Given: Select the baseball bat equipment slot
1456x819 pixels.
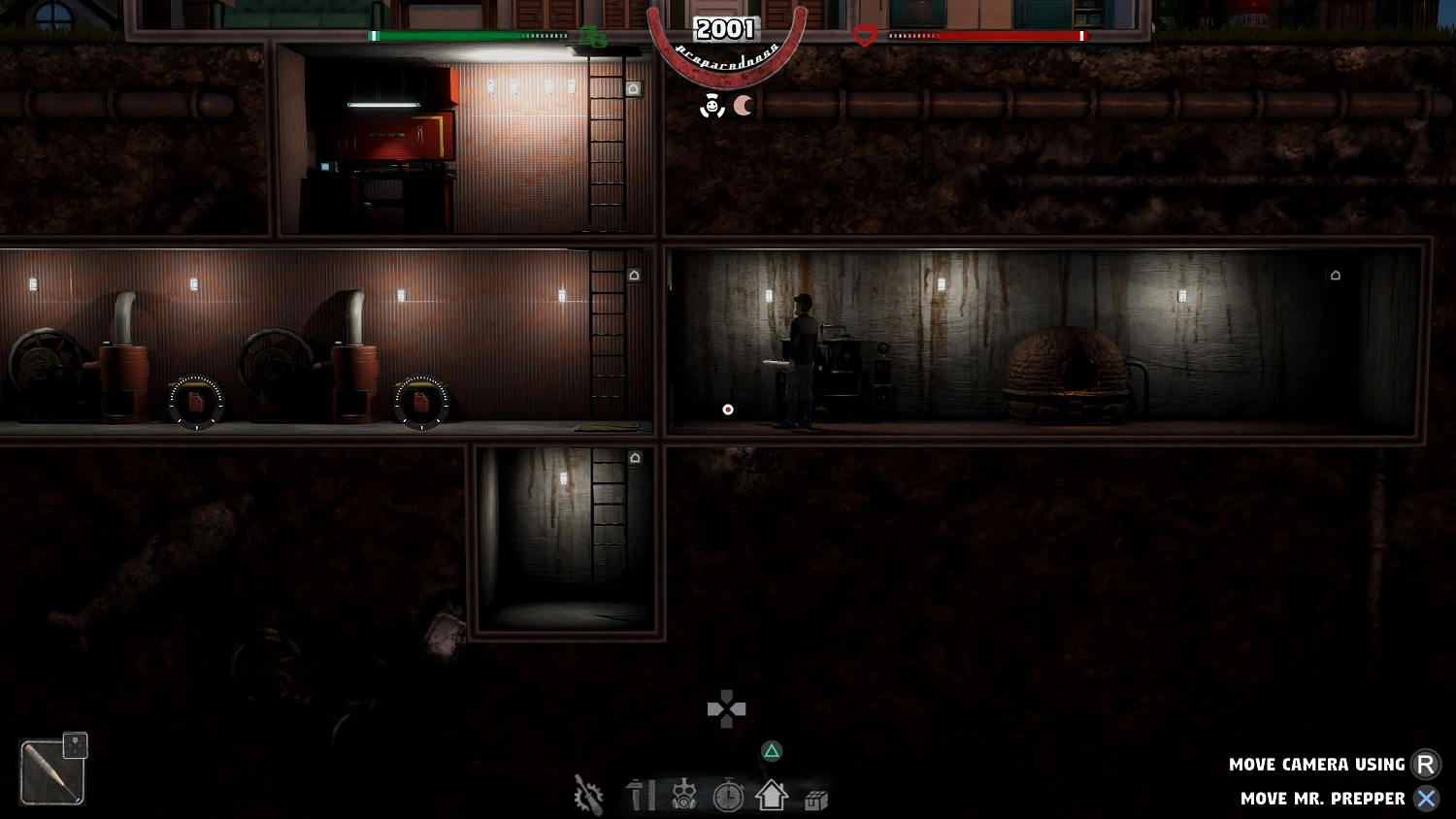Looking at the screenshot, I should (53, 770).
